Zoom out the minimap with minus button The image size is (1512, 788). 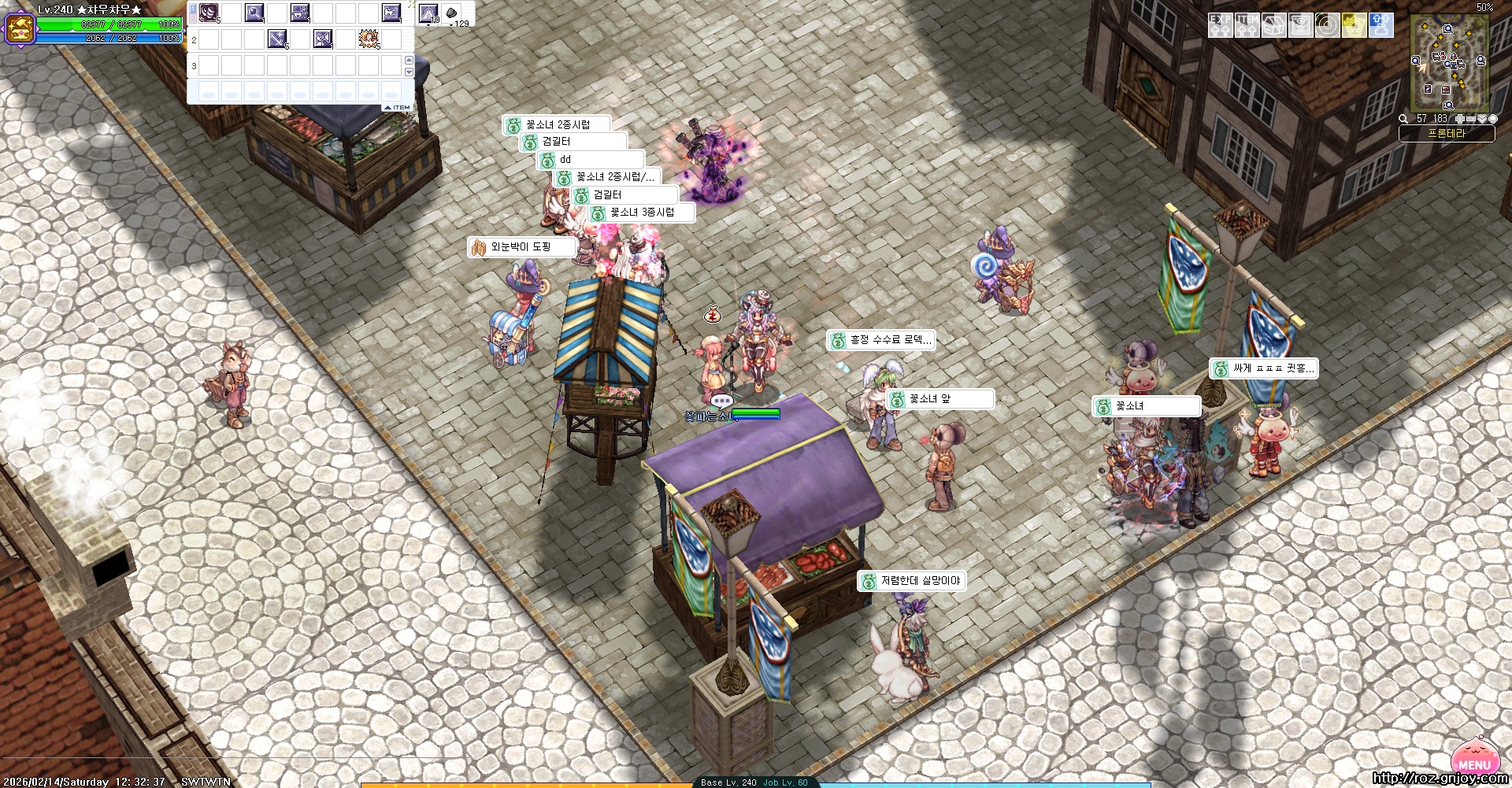[x=1470, y=119]
